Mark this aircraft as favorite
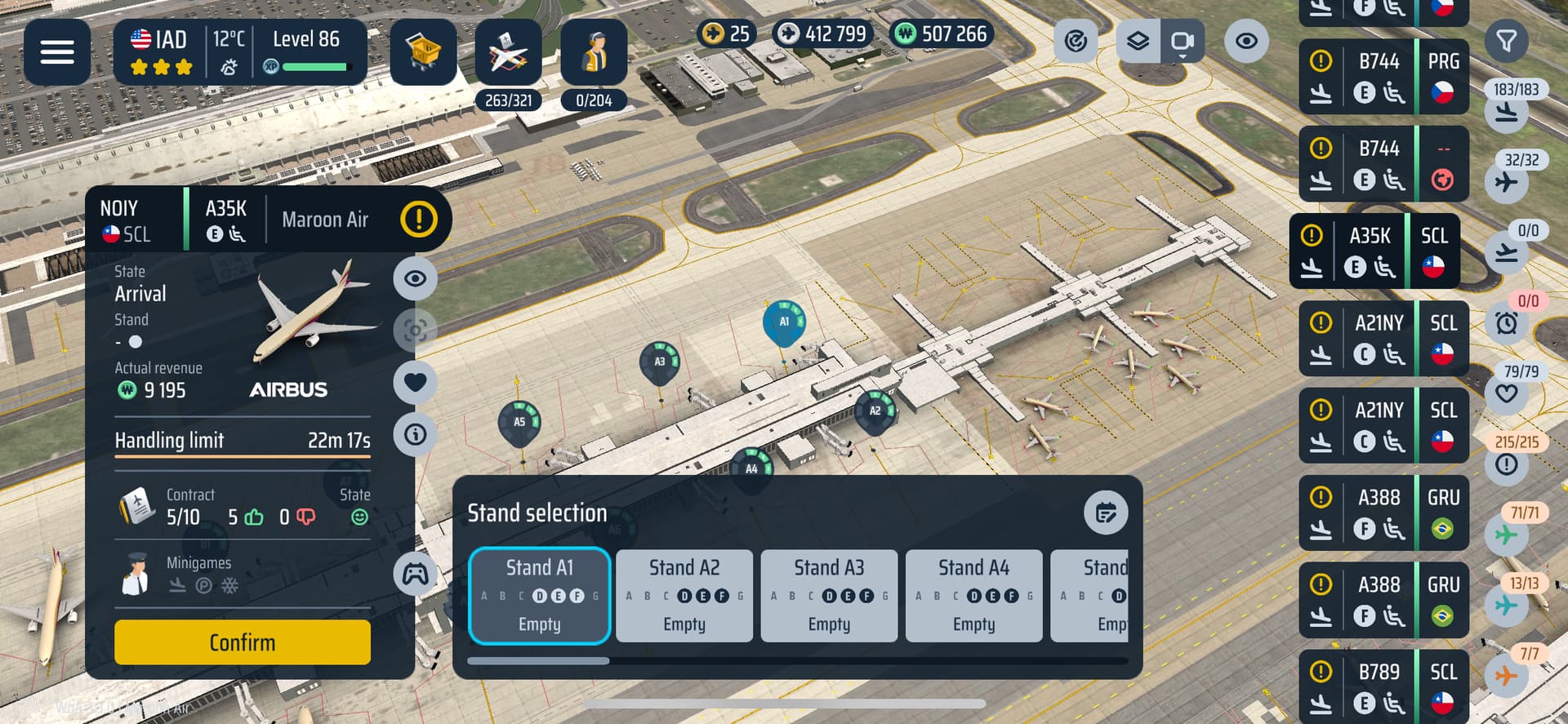Viewport: 1568px width, 724px height. [x=415, y=382]
